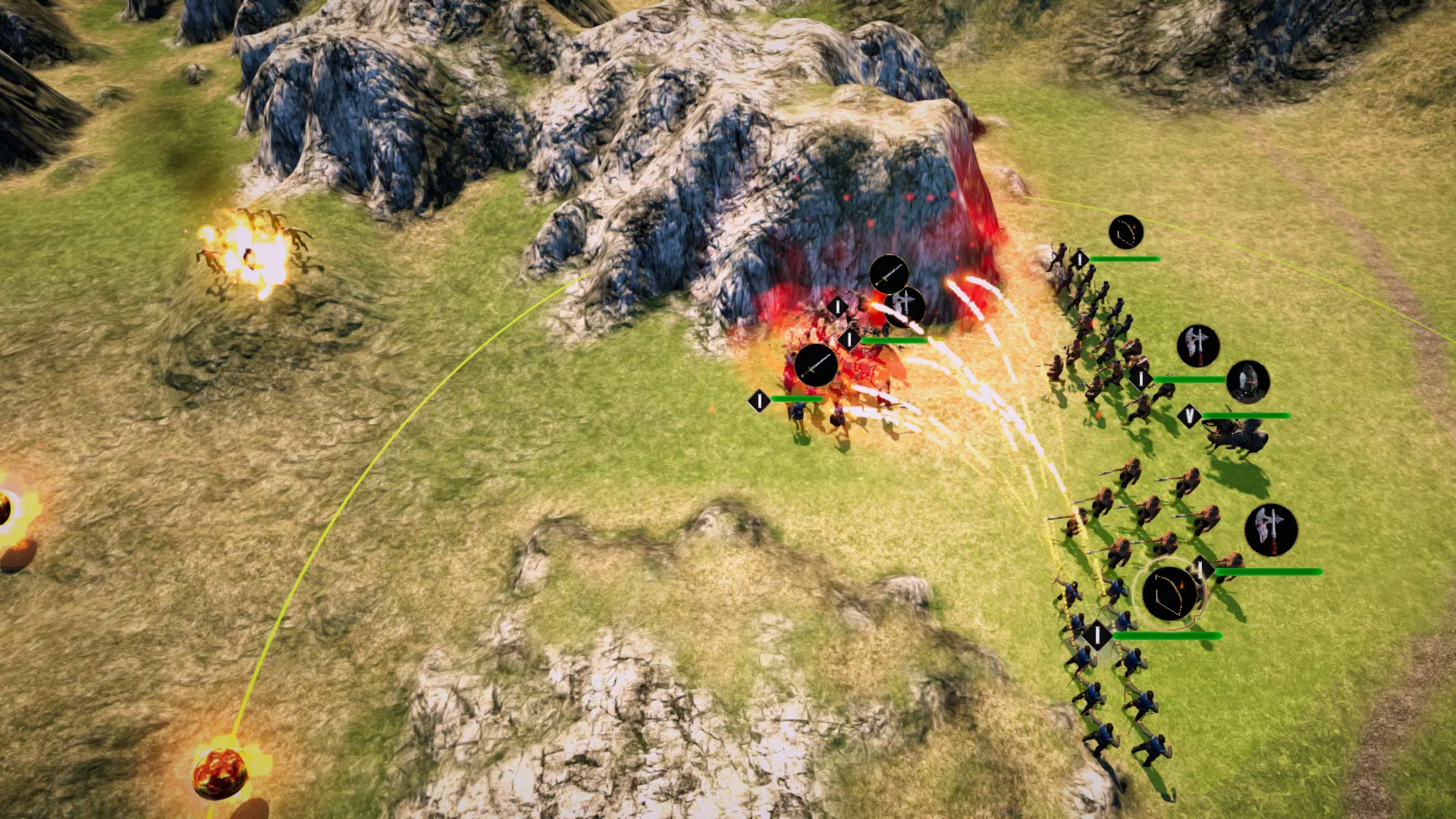Select the crossed-blade emblem beside the sword icon
The width and height of the screenshot is (1456, 819).
pyautogui.click(x=905, y=306)
